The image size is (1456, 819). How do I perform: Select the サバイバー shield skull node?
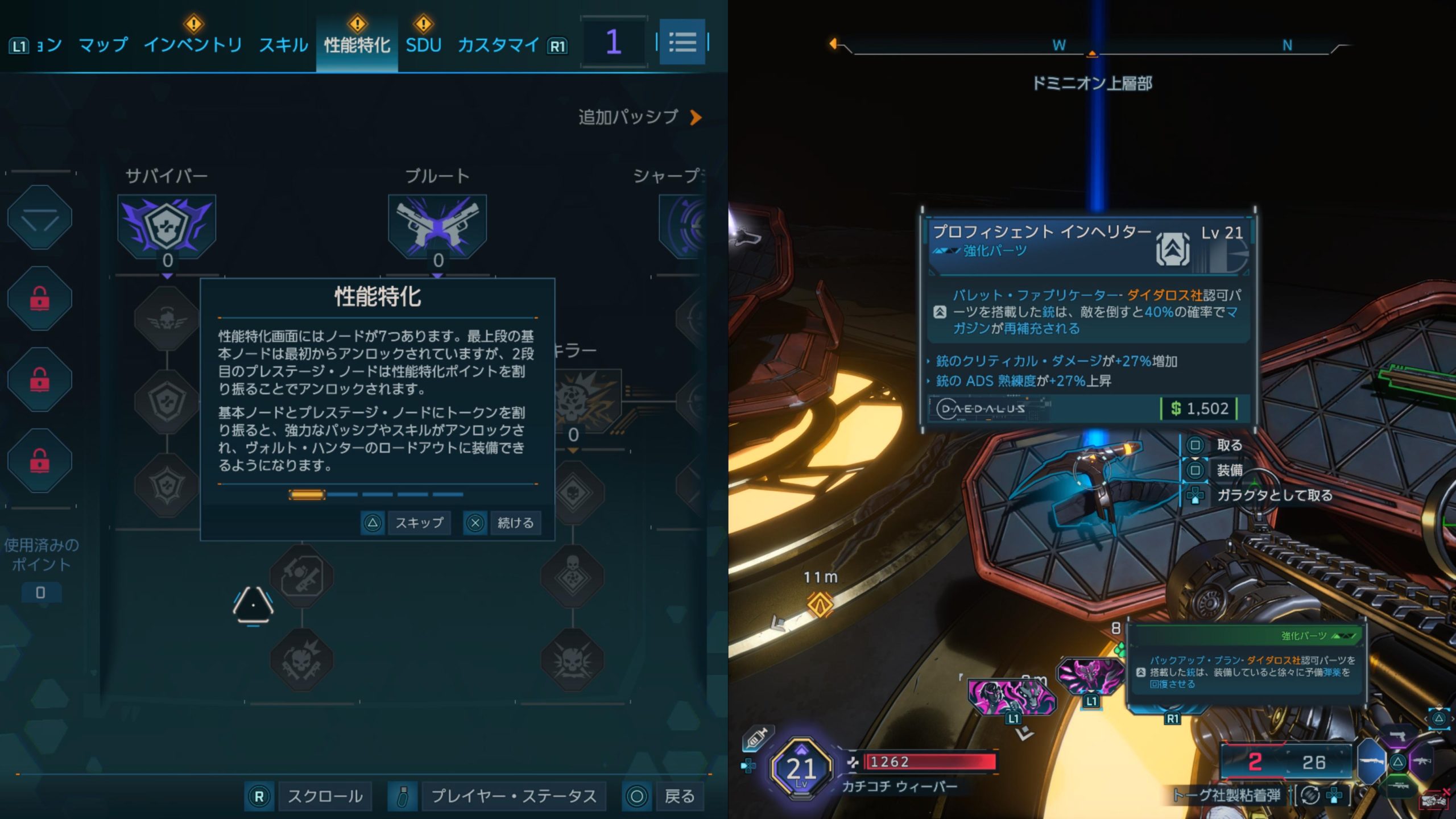tap(167, 226)
